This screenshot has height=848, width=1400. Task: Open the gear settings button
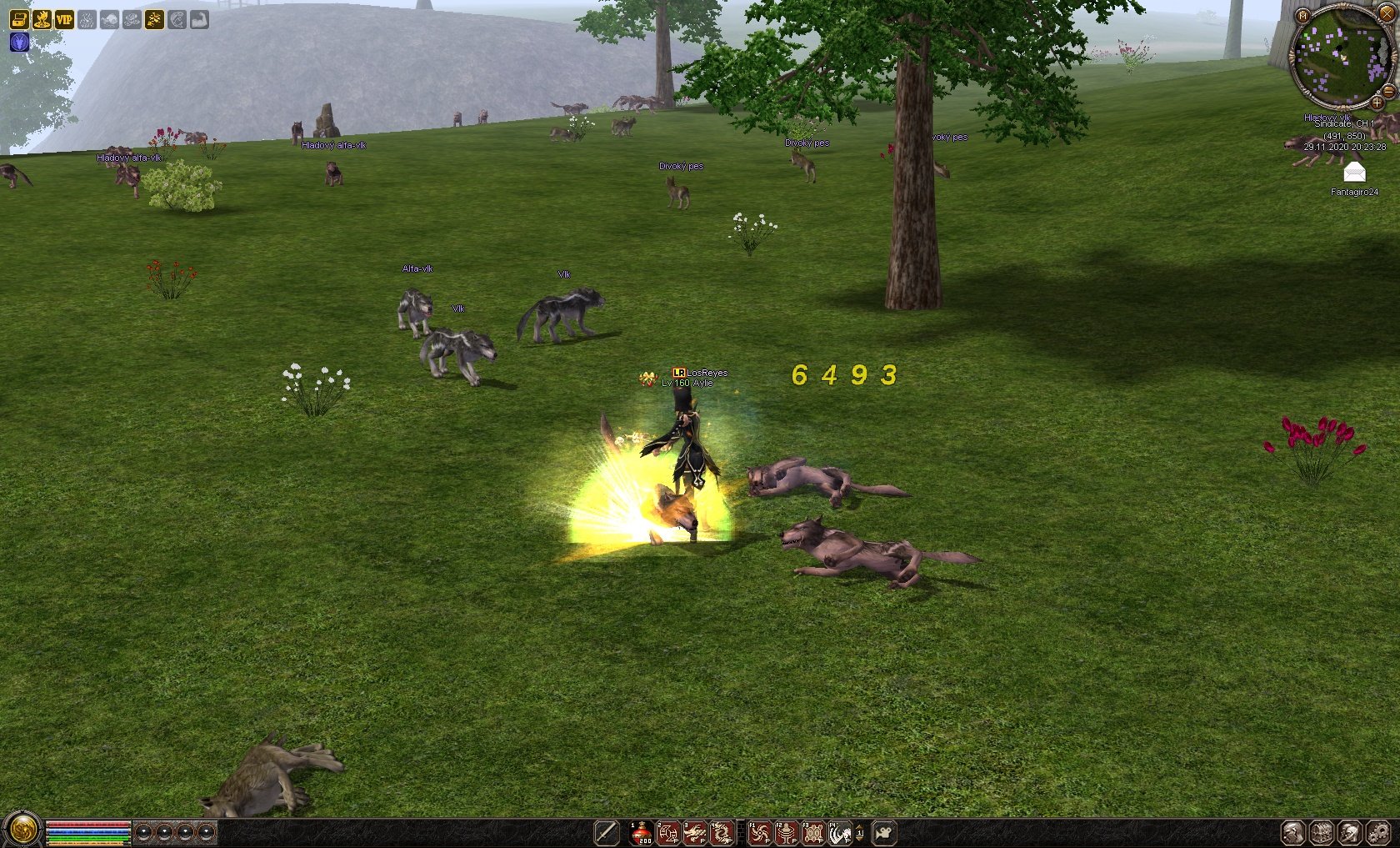pyautogui.click(x=1378, y=832)
